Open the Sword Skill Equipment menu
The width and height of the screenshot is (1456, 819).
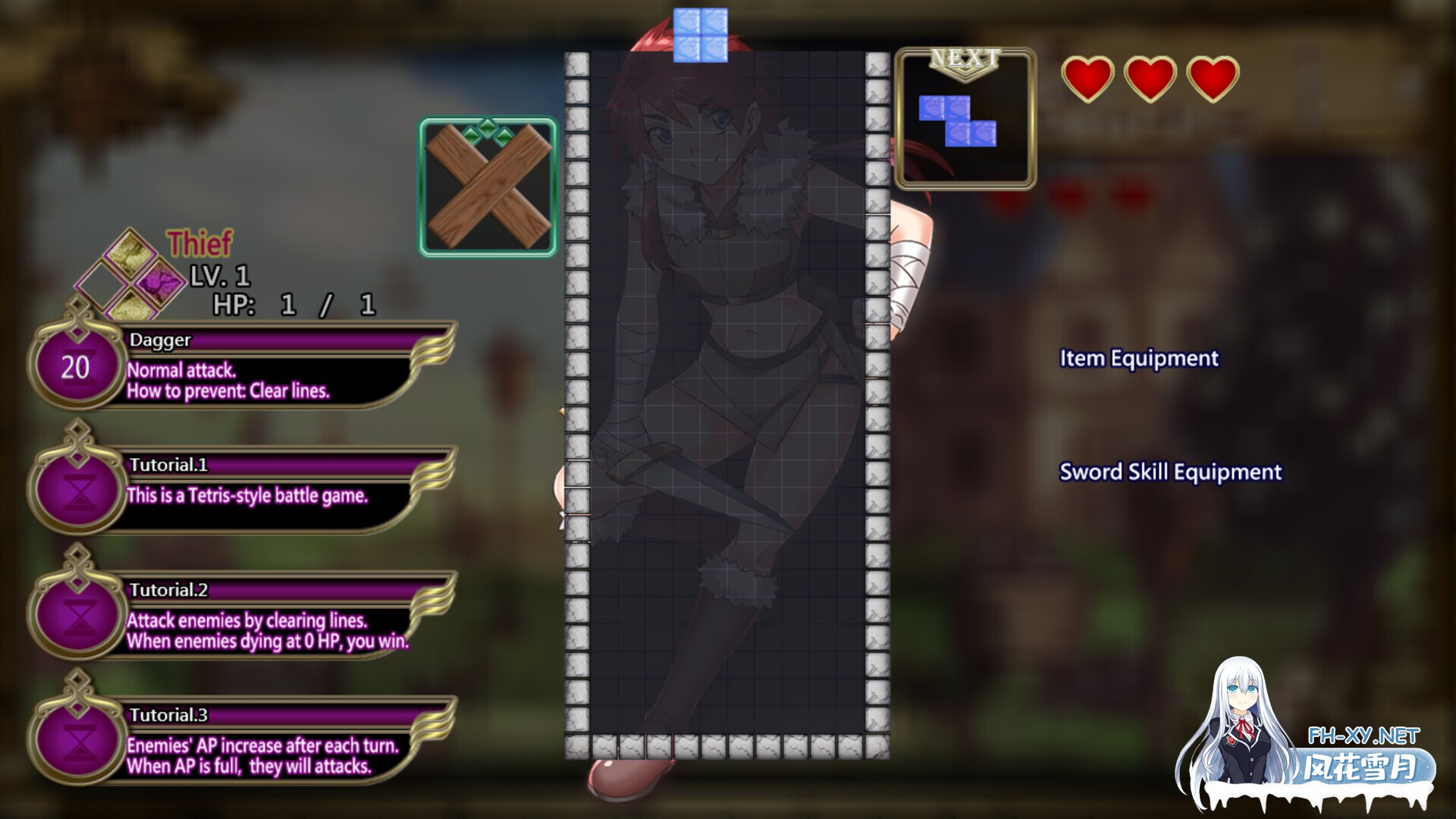point(1170,472)
